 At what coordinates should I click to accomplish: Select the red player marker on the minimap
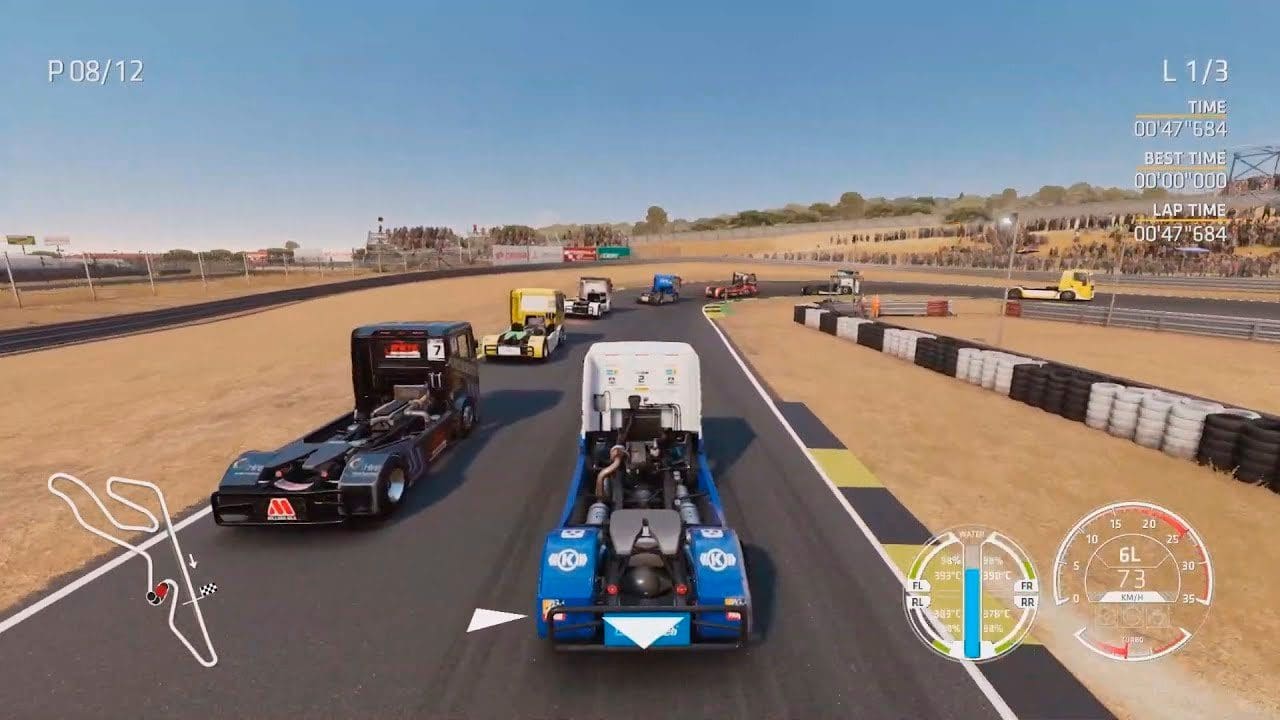(162, 589)
